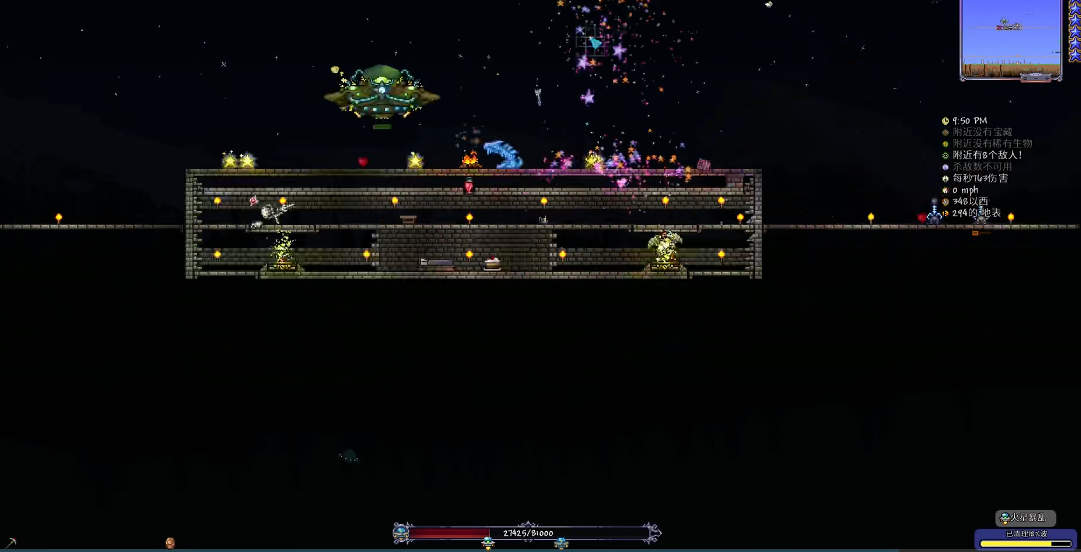Select the Martian Madness event badge
This screenshot has height=552, width=1081.
pyautogui.click(x=1025, y=518)
